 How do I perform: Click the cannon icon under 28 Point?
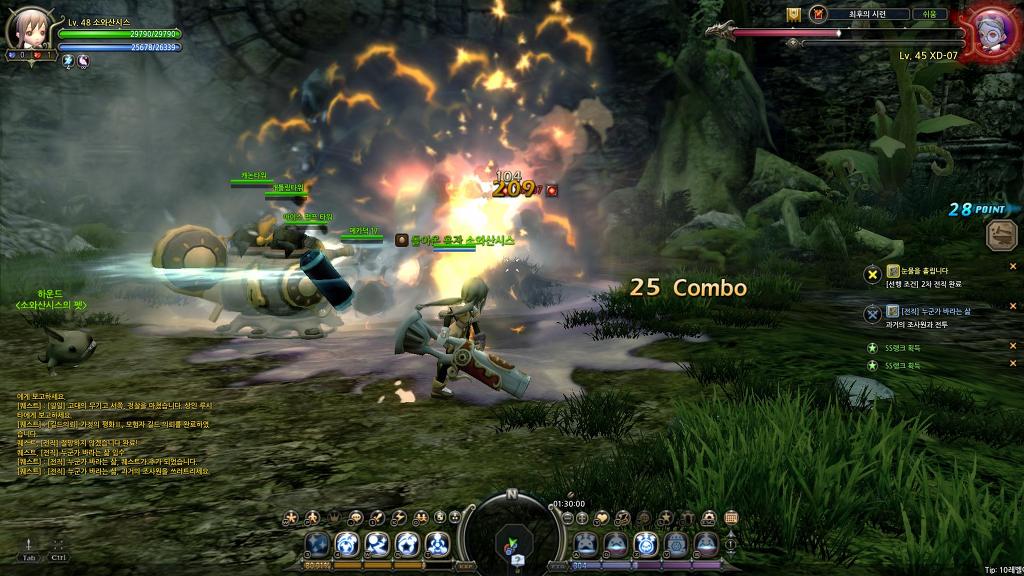point(1001,235)
